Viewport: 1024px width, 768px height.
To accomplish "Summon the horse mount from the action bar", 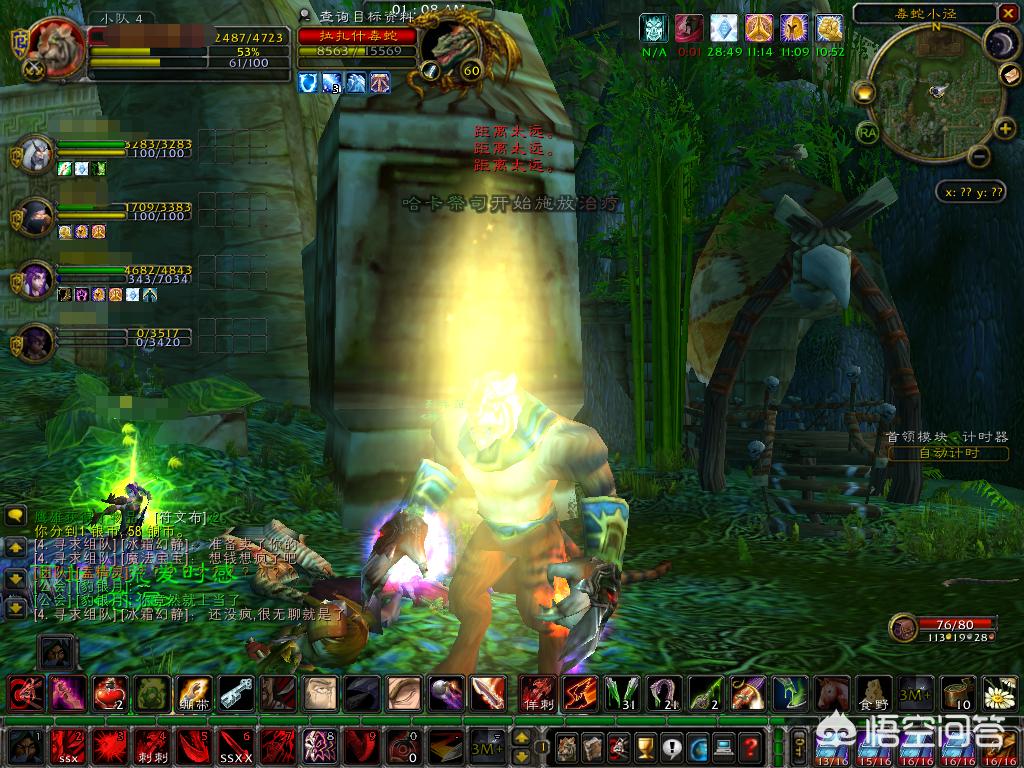I will click(x=829, y=692).
